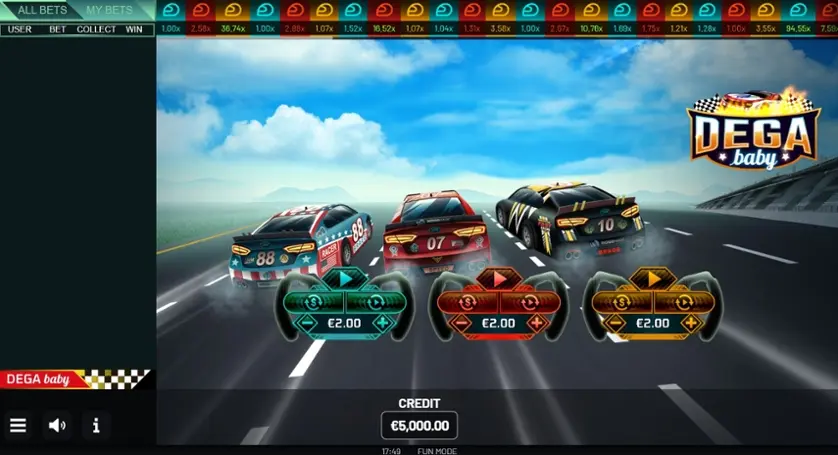Mute the game sound

57,425
